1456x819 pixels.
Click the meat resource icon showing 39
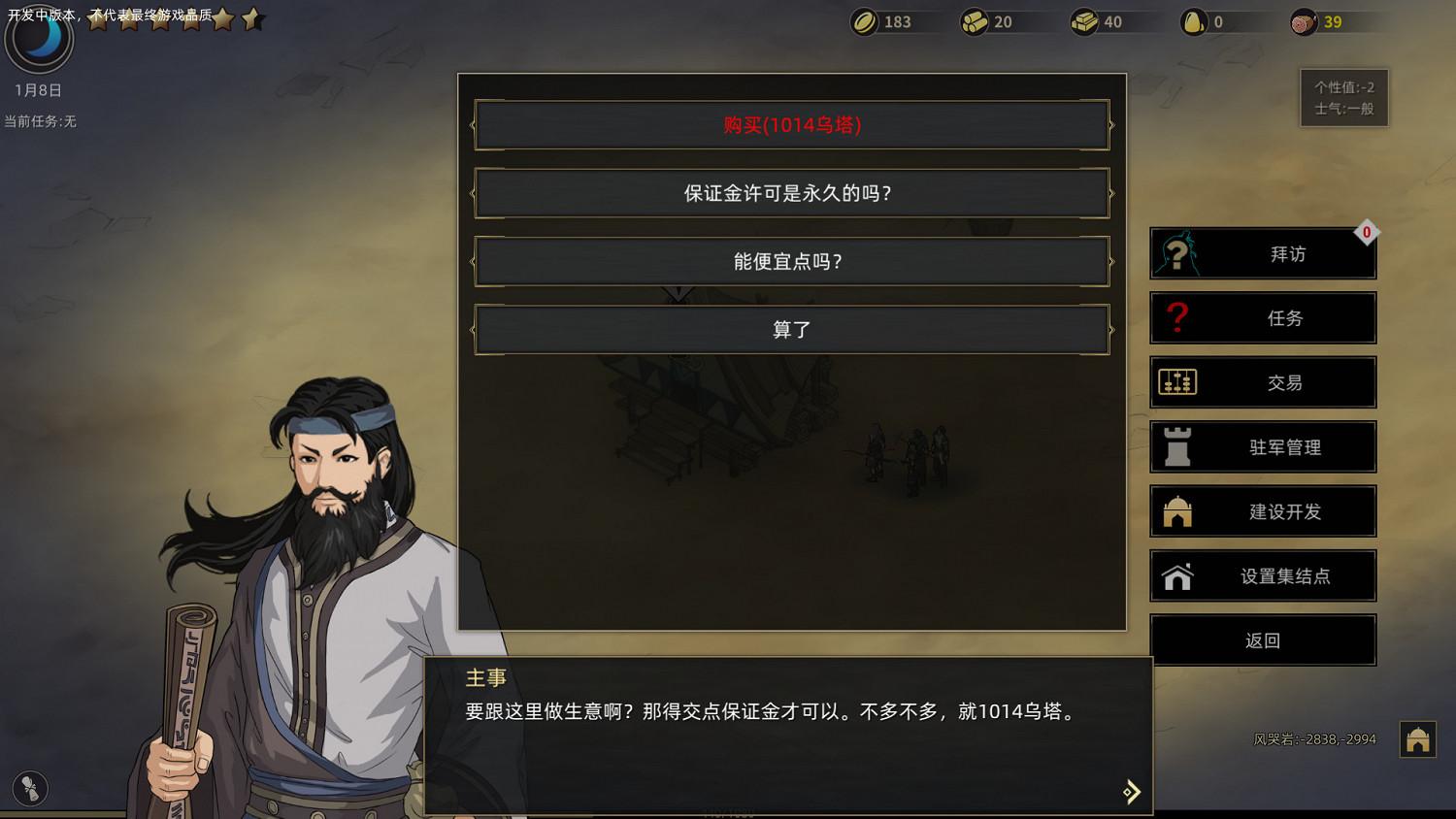[1303, 20]
